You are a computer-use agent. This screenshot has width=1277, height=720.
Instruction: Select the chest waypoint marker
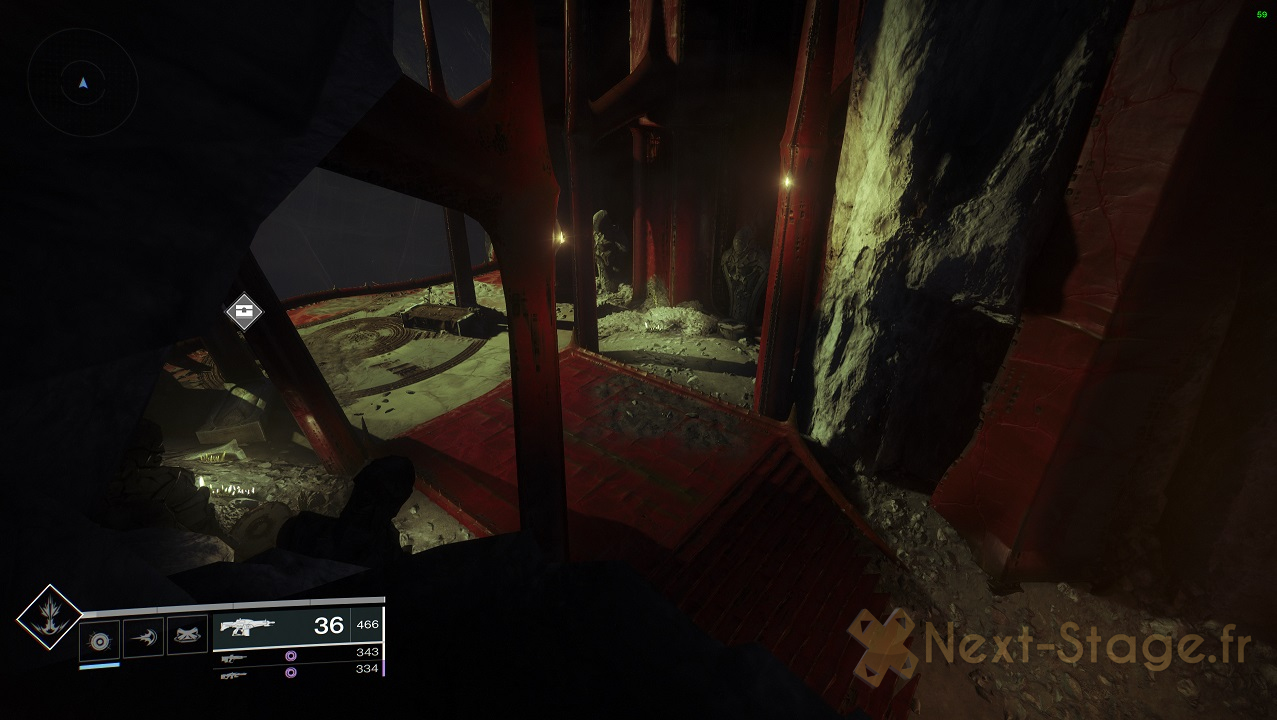[x=244, y=312]
